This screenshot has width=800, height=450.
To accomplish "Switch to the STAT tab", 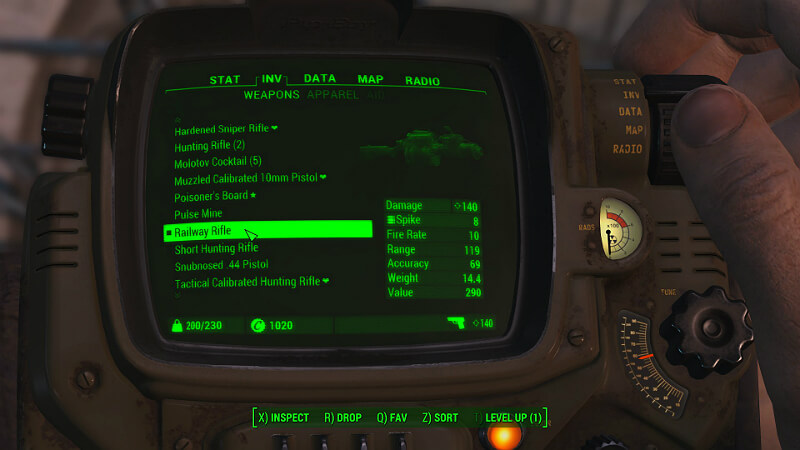I will pos(226,79).
